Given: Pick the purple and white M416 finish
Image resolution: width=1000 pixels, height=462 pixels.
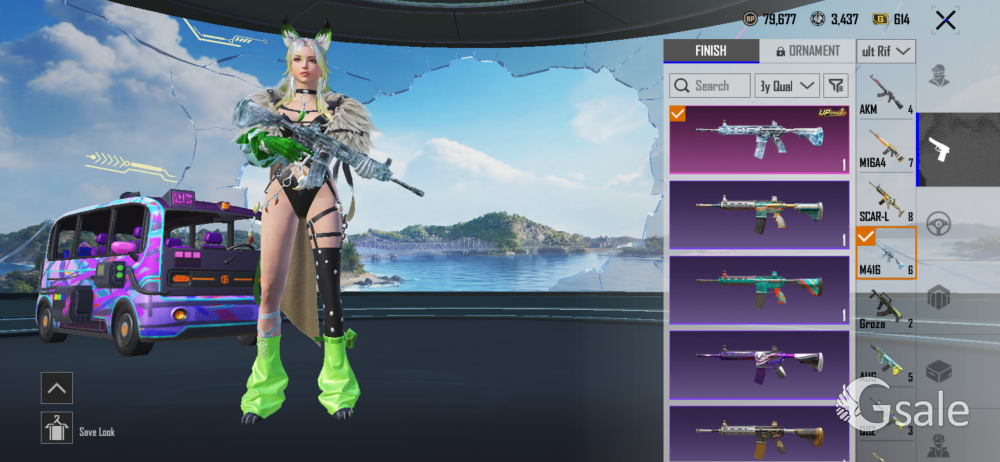Looking at the screenshot, I should [x=759, y=365].
